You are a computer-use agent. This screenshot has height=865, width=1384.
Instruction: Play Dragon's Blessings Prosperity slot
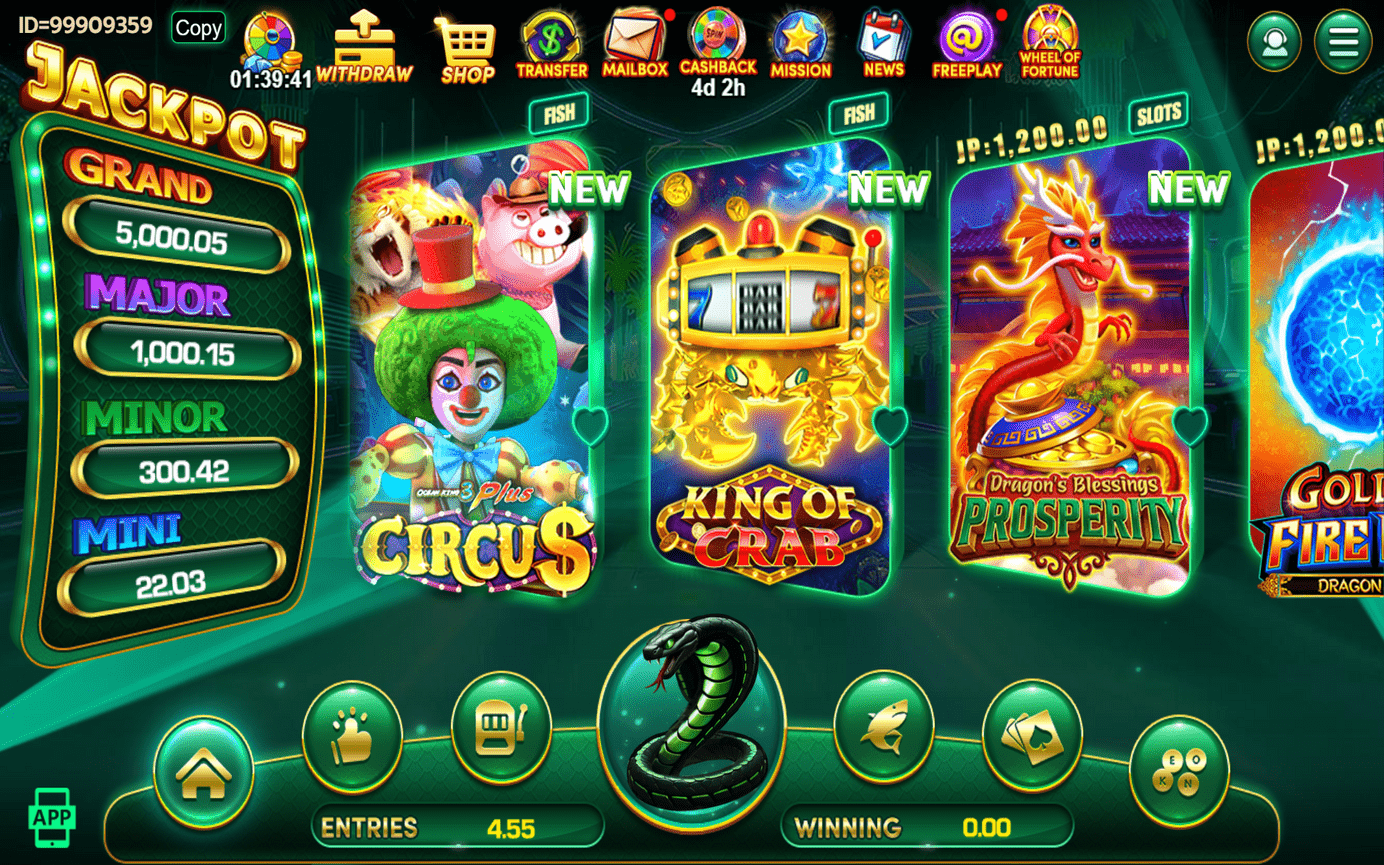pyautogui.click(x=1068, y=370)
